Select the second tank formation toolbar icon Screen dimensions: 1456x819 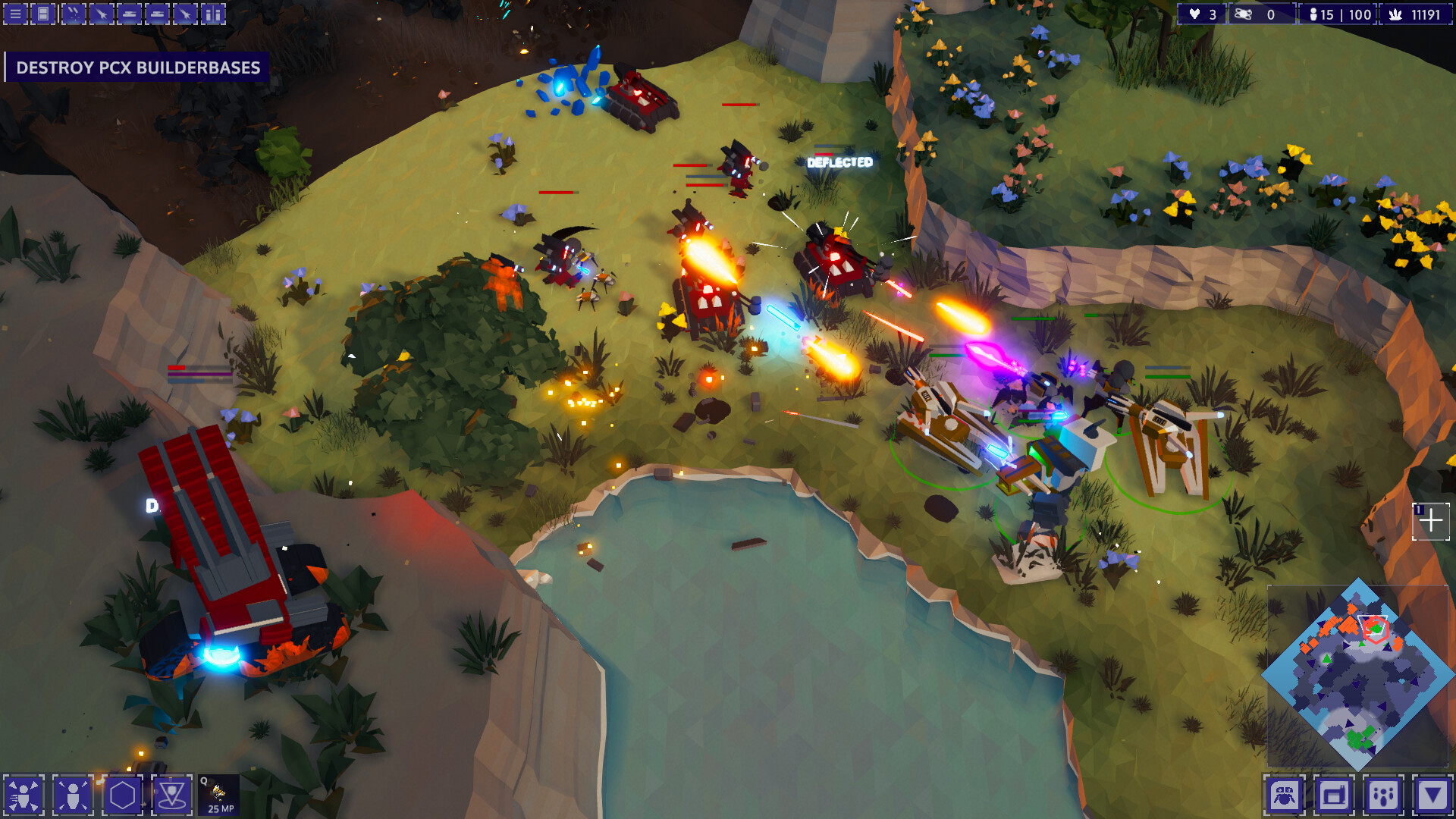(156, 14)
